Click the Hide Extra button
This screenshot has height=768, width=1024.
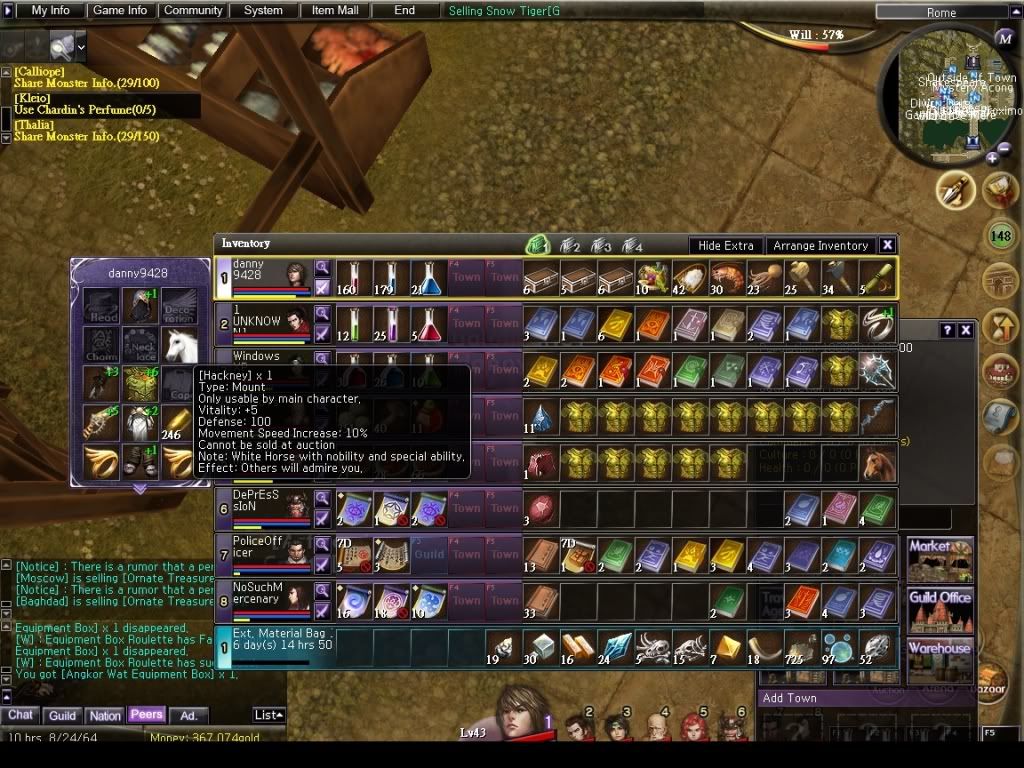tap(726, 245)
